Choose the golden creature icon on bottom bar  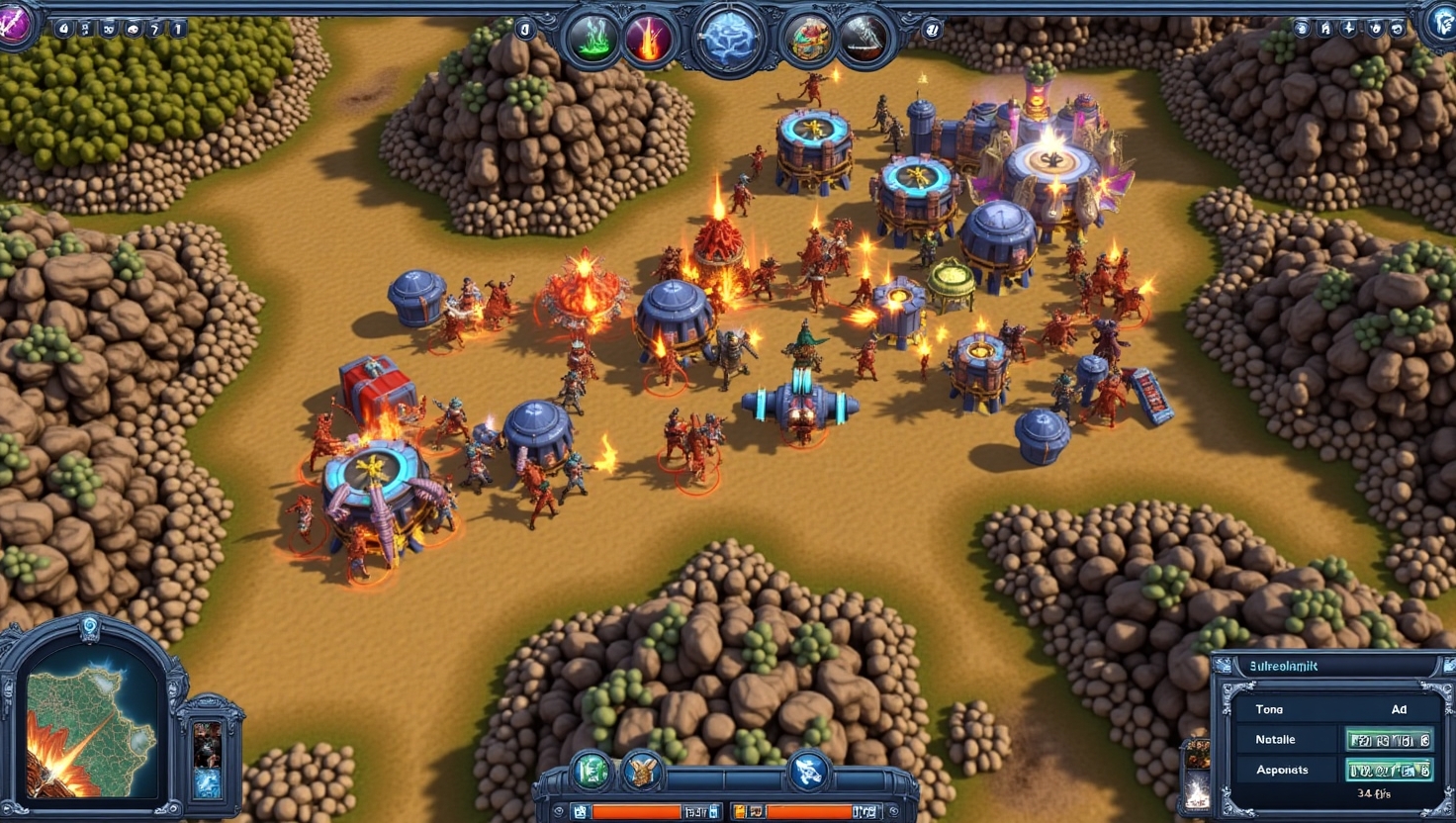point(642,771)
